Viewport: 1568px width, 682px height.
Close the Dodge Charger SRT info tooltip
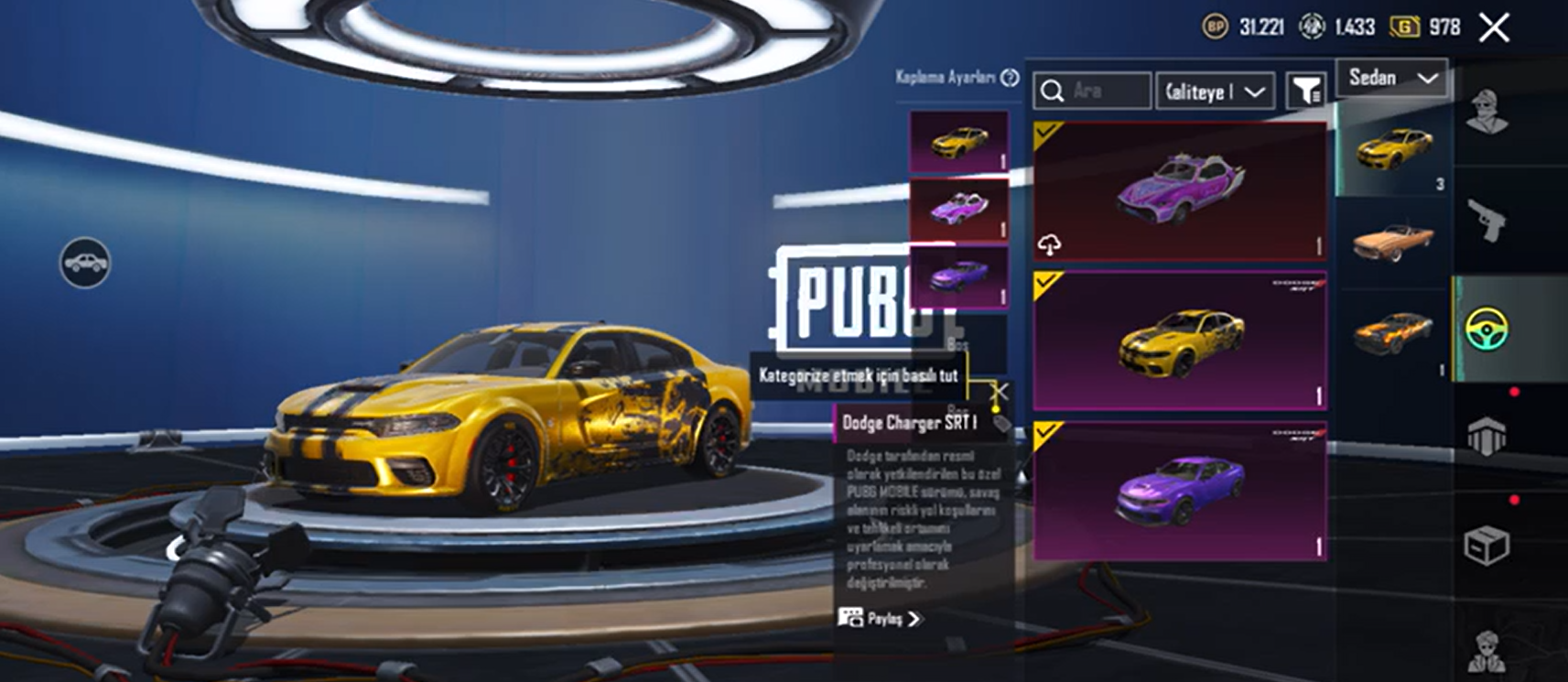1000,392
